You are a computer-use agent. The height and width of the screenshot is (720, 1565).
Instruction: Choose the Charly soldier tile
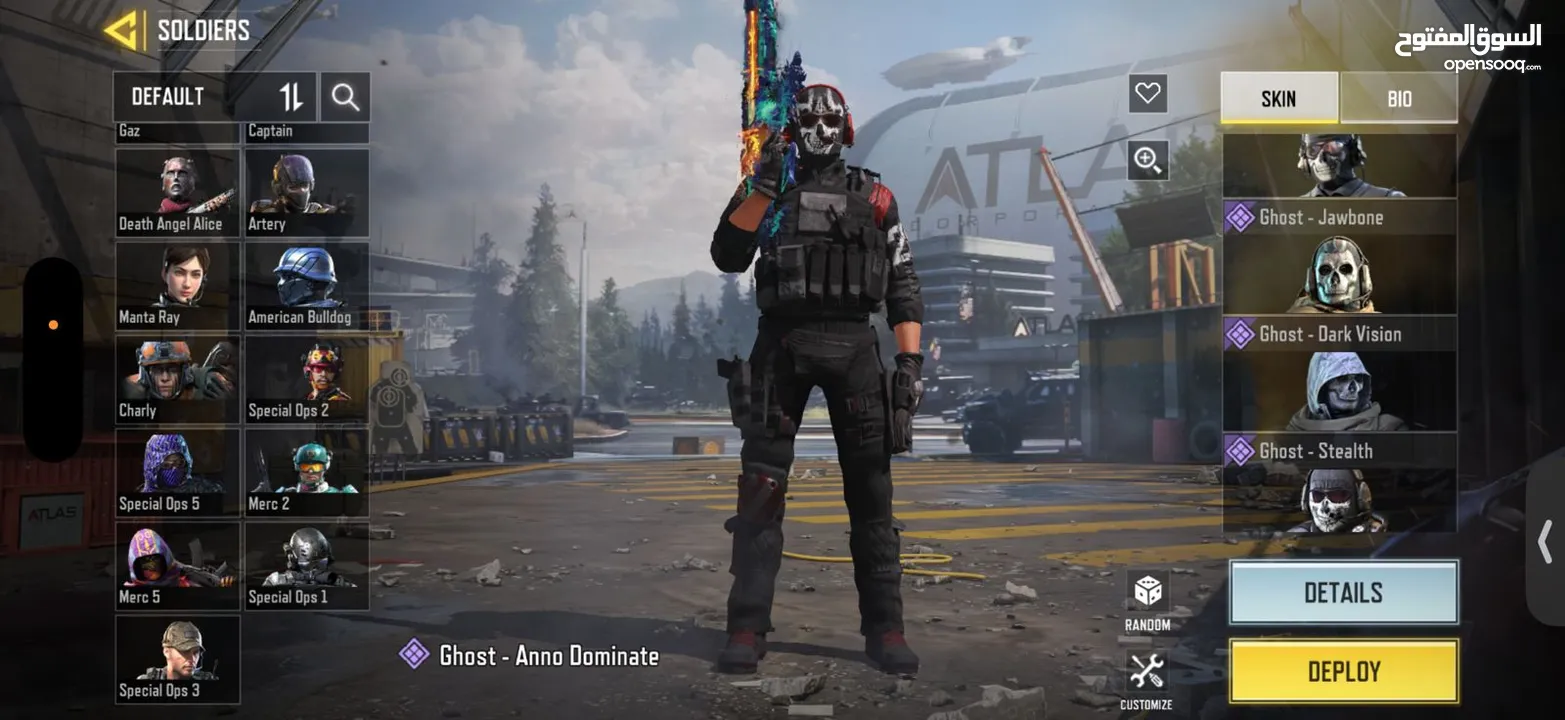tap(177, 379)
